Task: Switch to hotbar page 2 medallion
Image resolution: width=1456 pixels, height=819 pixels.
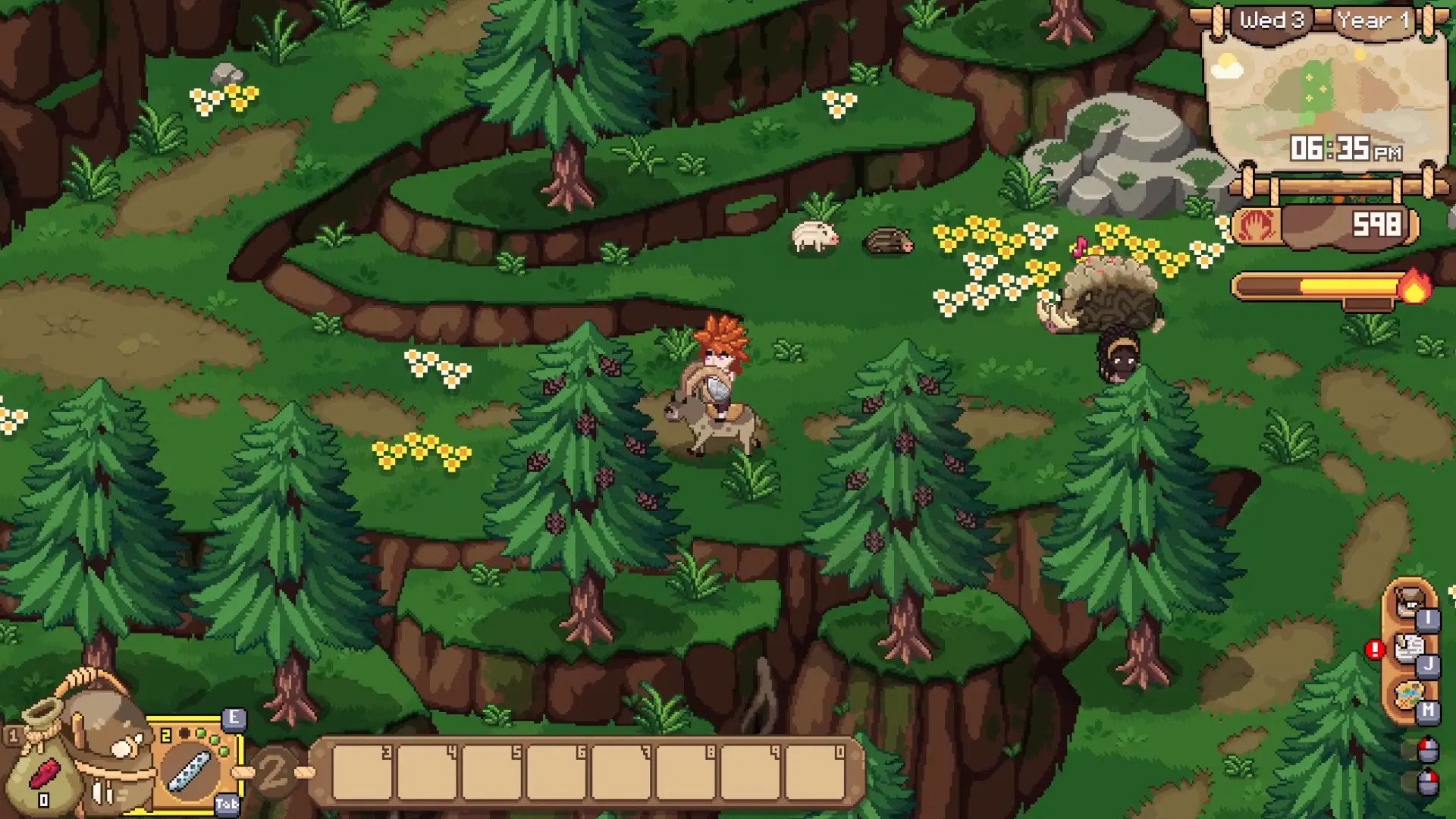Action: tap(273, 772)
